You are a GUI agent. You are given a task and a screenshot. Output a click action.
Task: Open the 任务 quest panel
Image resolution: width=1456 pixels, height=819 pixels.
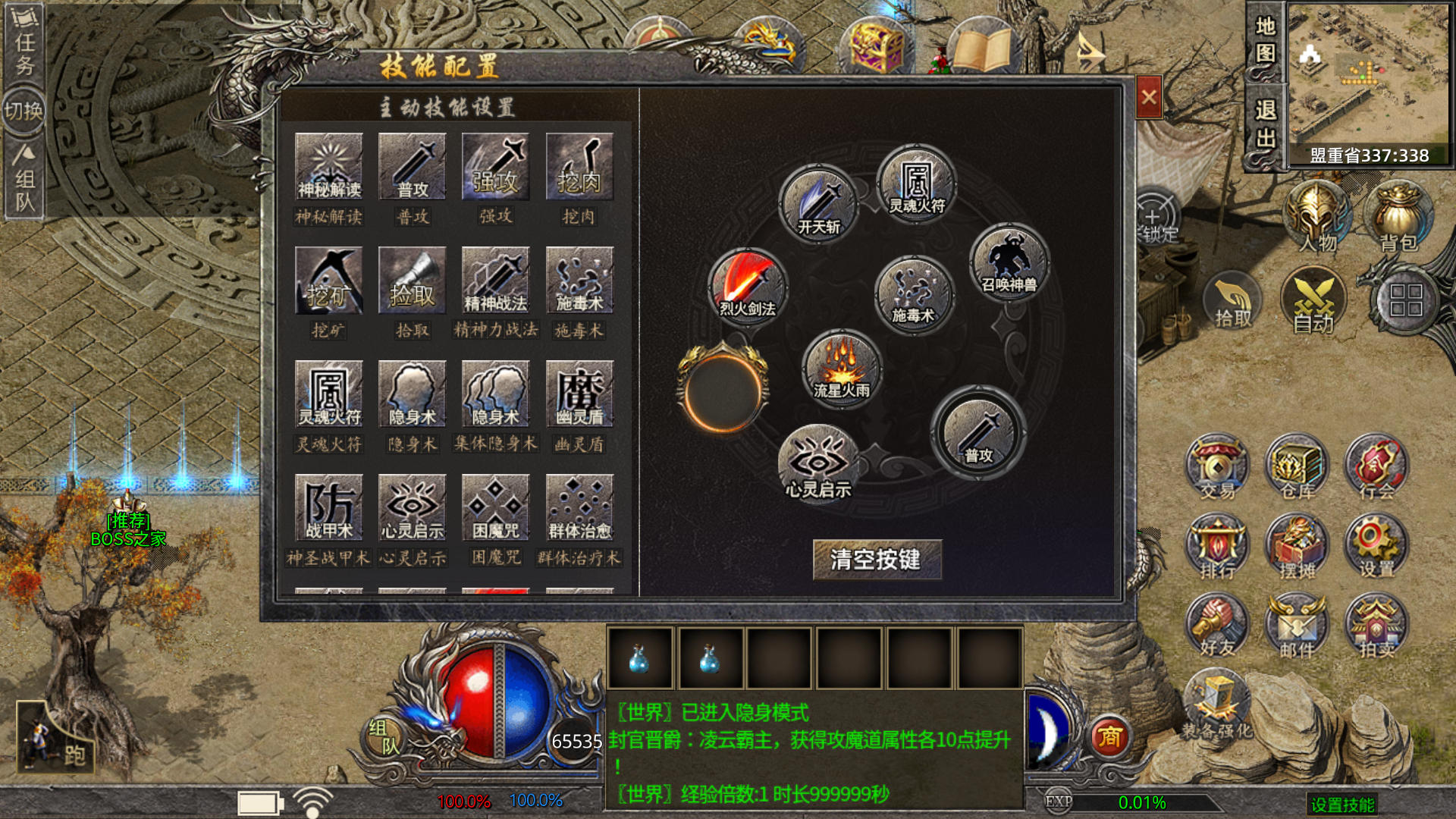(24, 42)
